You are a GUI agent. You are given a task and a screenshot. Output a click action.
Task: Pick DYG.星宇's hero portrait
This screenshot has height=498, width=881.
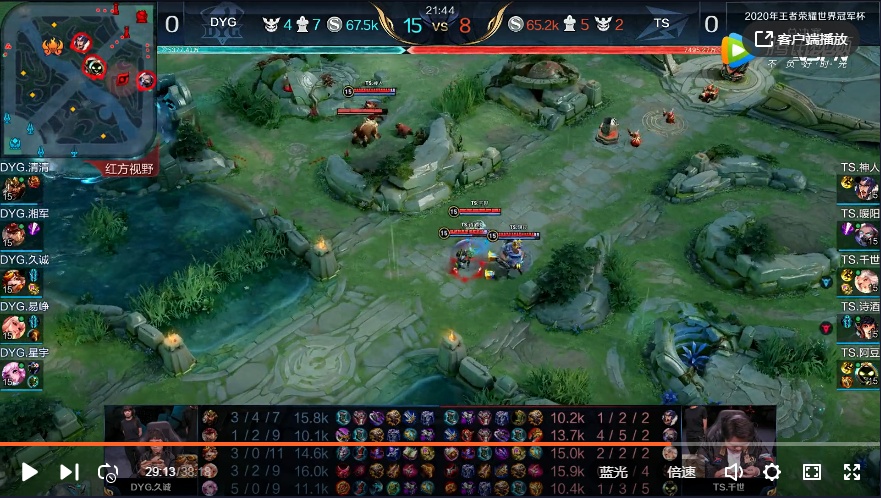tap(14, 374)
